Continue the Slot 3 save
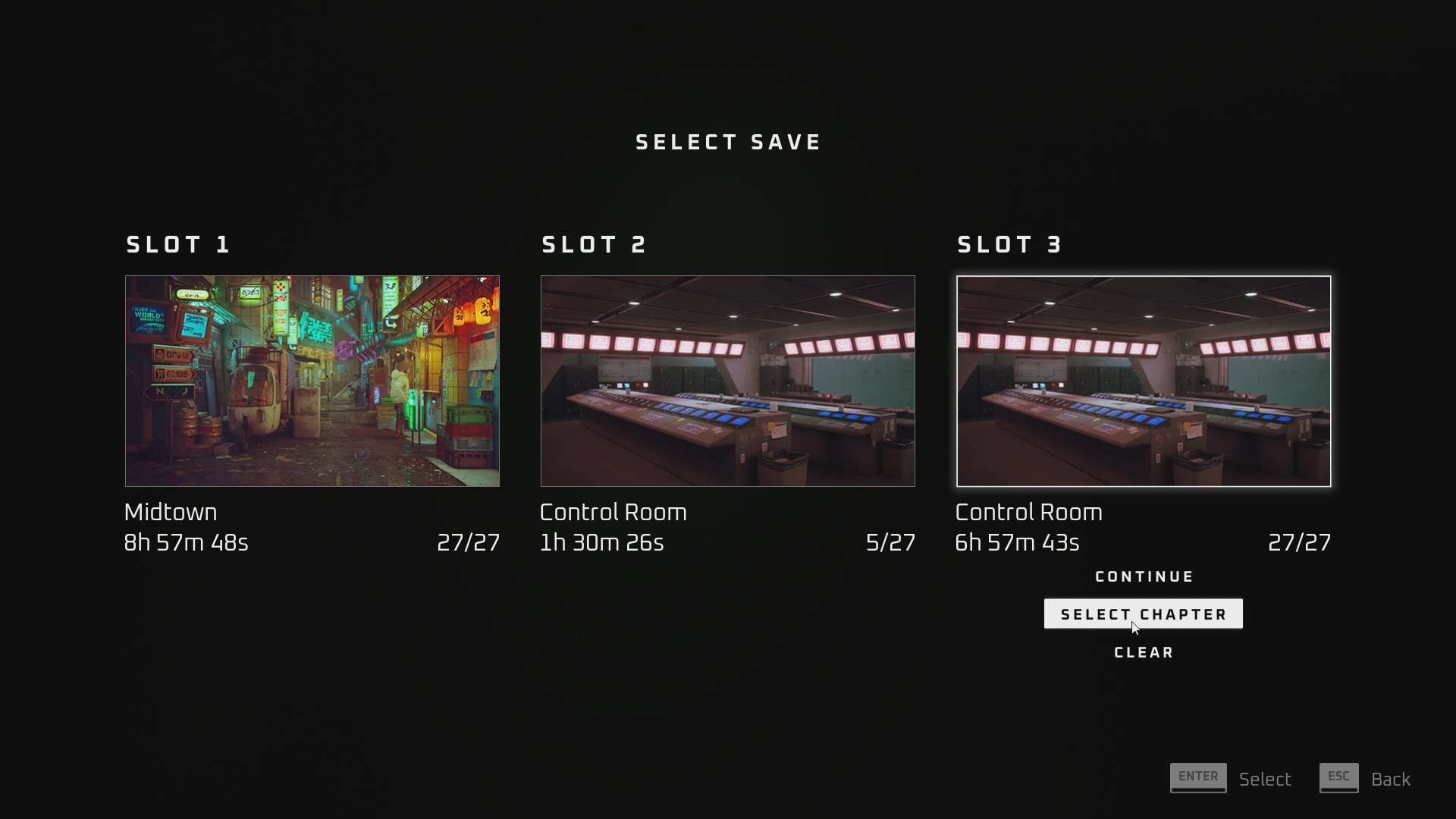 pos(1144,577)
